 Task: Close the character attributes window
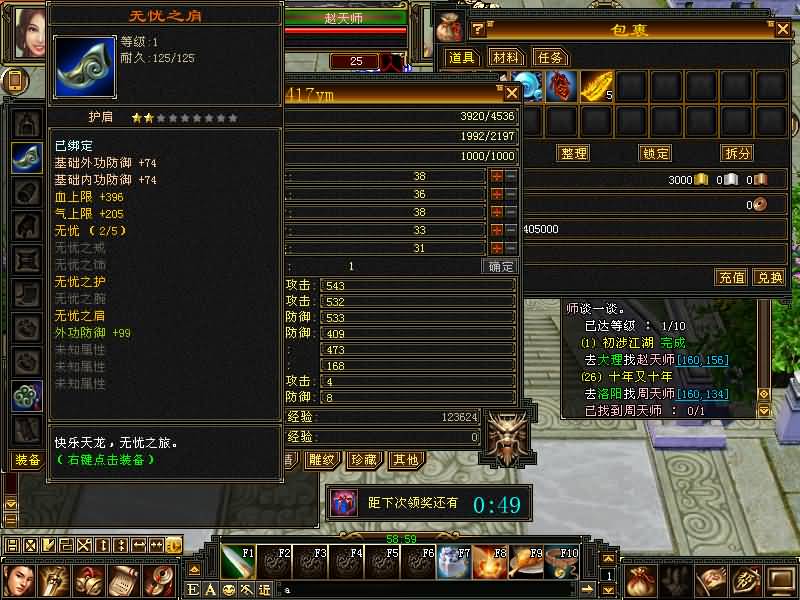tap(511, 93)
